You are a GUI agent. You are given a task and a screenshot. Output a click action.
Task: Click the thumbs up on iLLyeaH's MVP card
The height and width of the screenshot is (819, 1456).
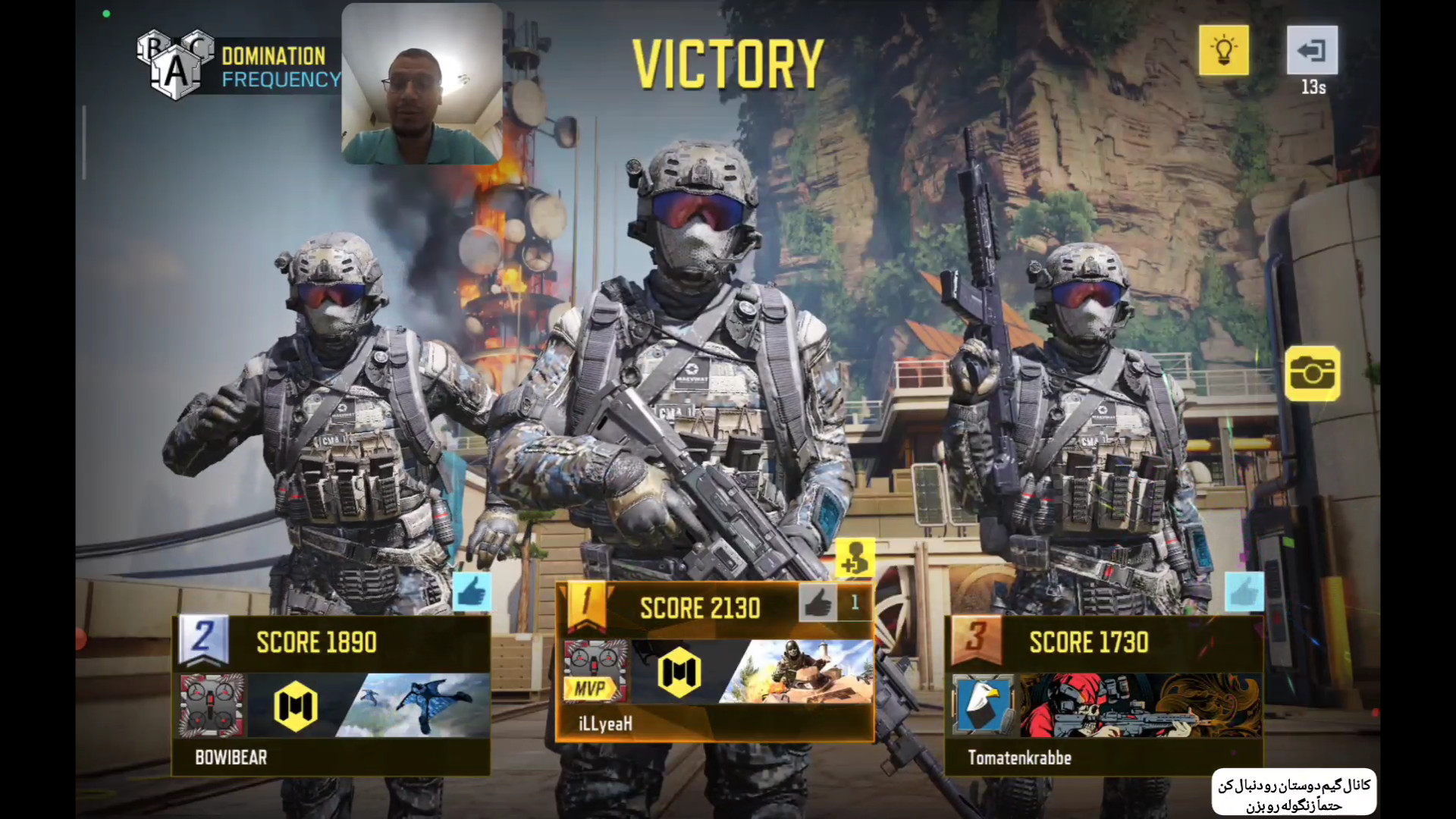coord(817,604)
